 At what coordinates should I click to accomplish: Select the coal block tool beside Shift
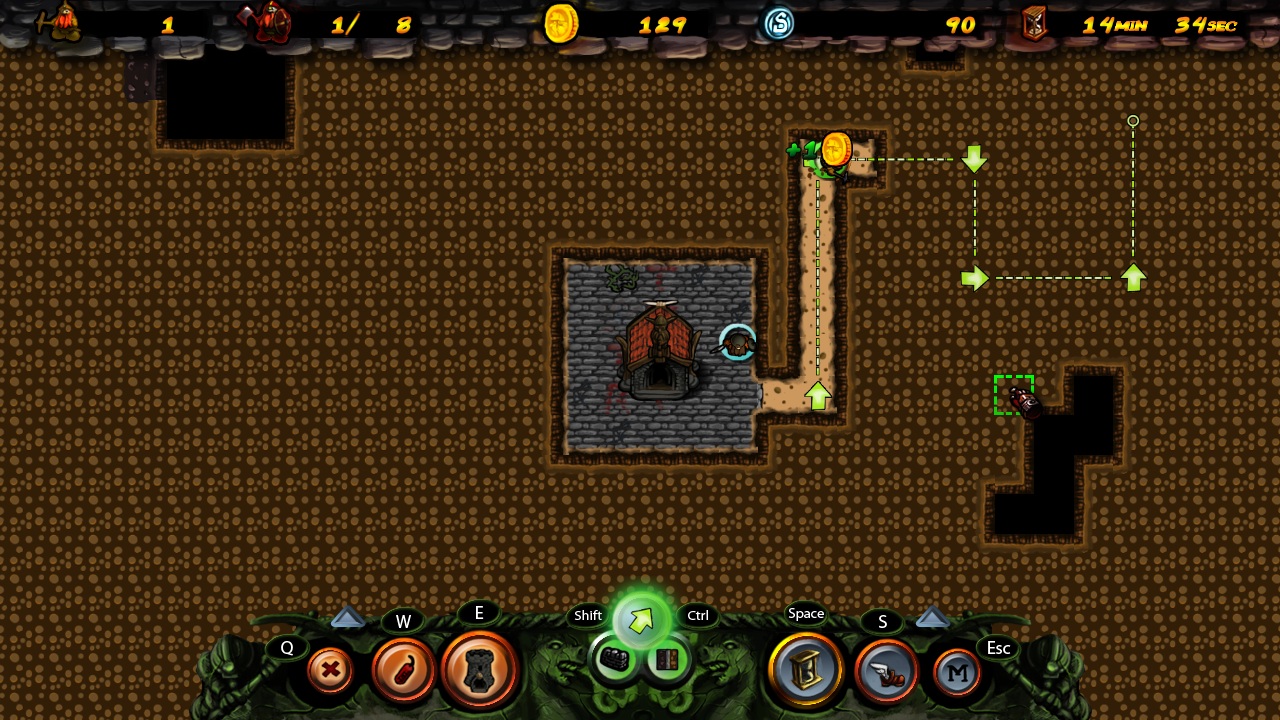[614, 657]
